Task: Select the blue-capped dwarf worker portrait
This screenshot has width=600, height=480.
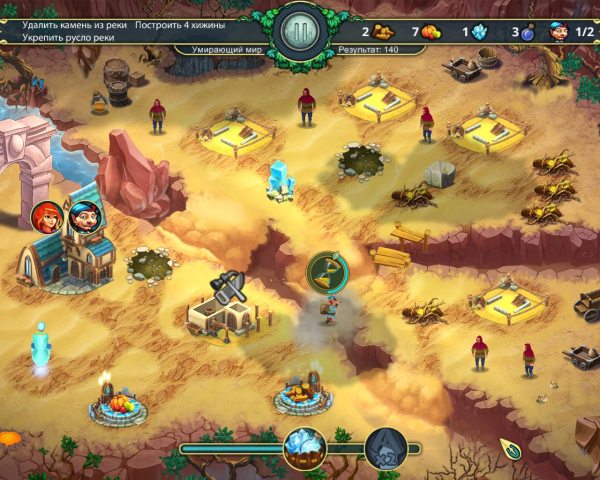Action: (82, 215)
